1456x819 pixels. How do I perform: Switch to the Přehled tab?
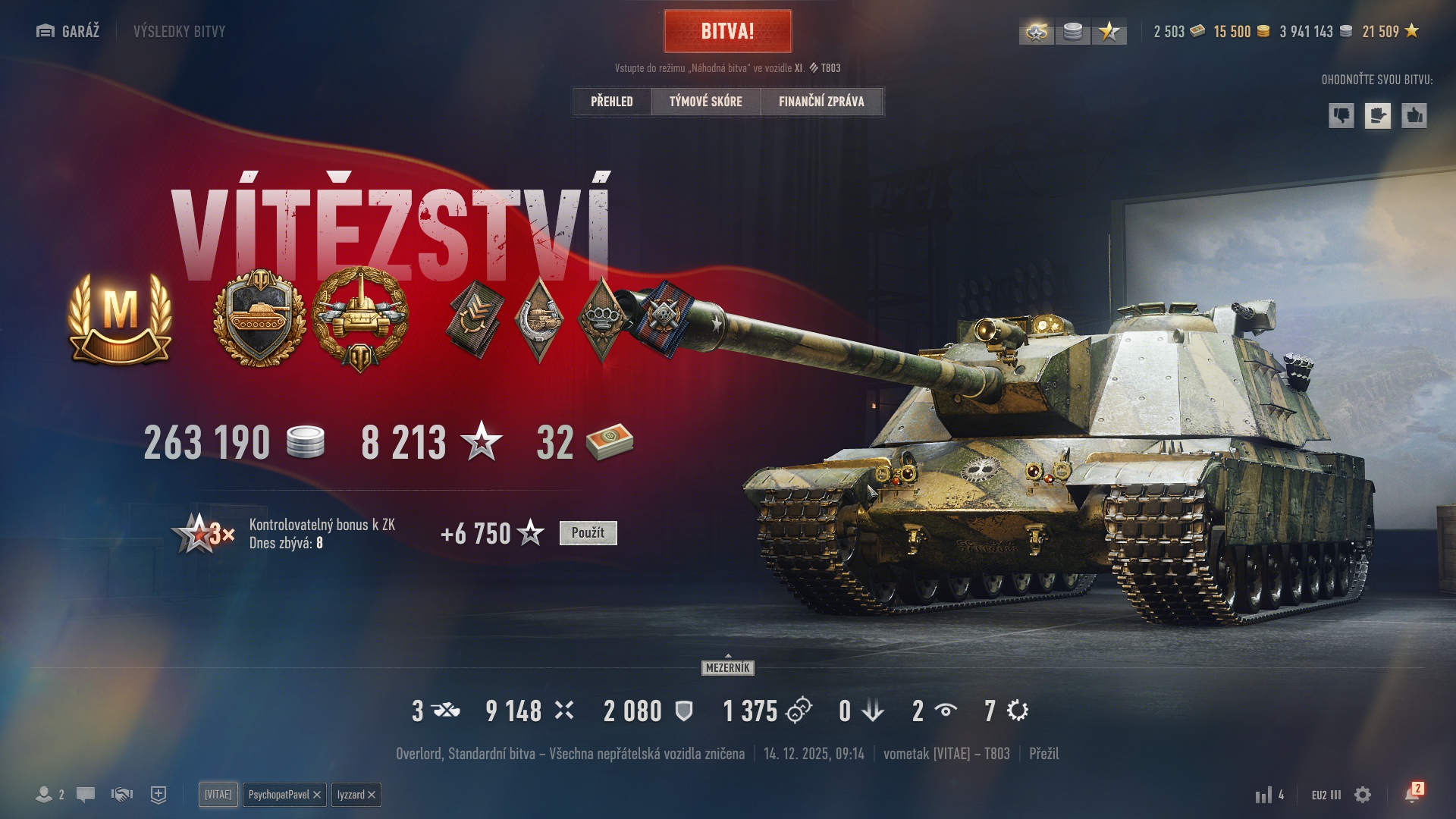click(x=611, y=102)
